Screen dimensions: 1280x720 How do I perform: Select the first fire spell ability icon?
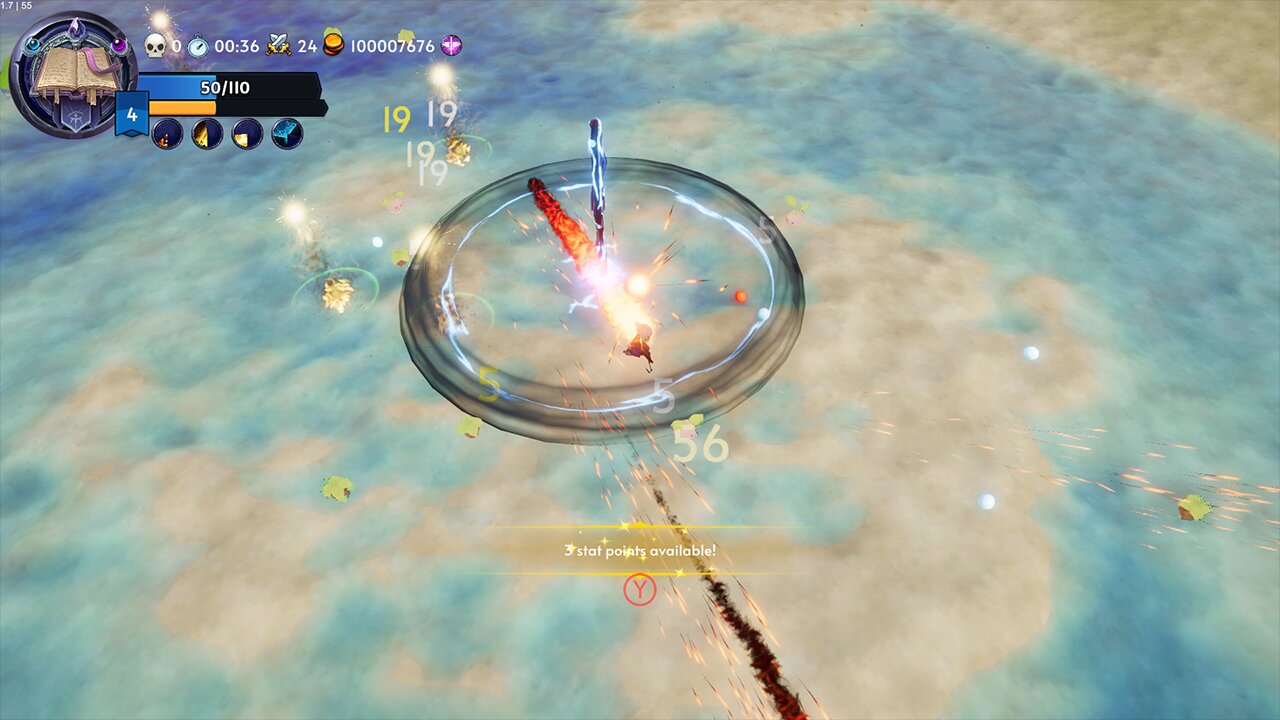167,134
